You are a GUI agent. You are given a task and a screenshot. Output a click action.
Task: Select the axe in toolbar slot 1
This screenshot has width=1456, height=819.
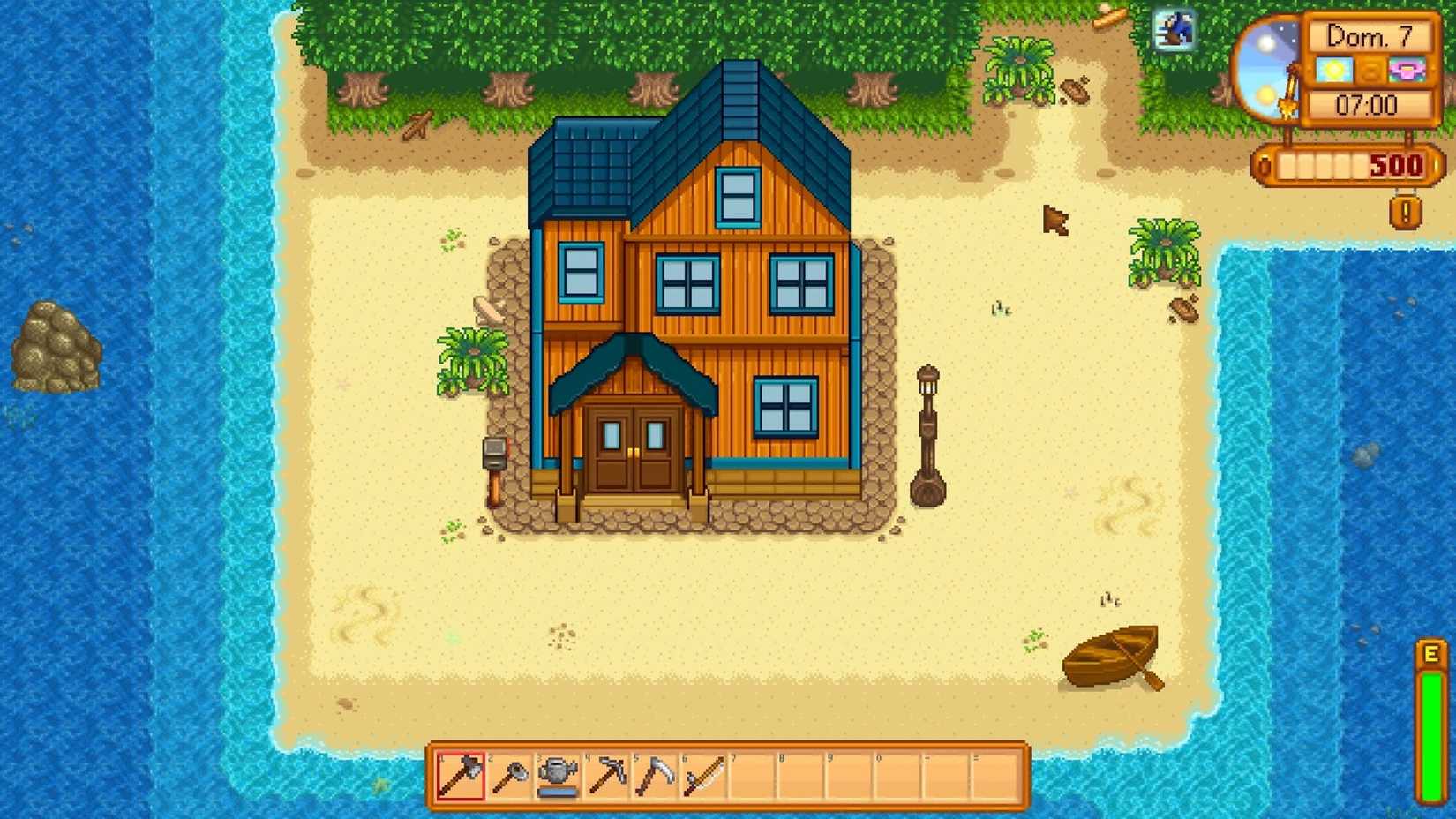click(x=461, y=777)
